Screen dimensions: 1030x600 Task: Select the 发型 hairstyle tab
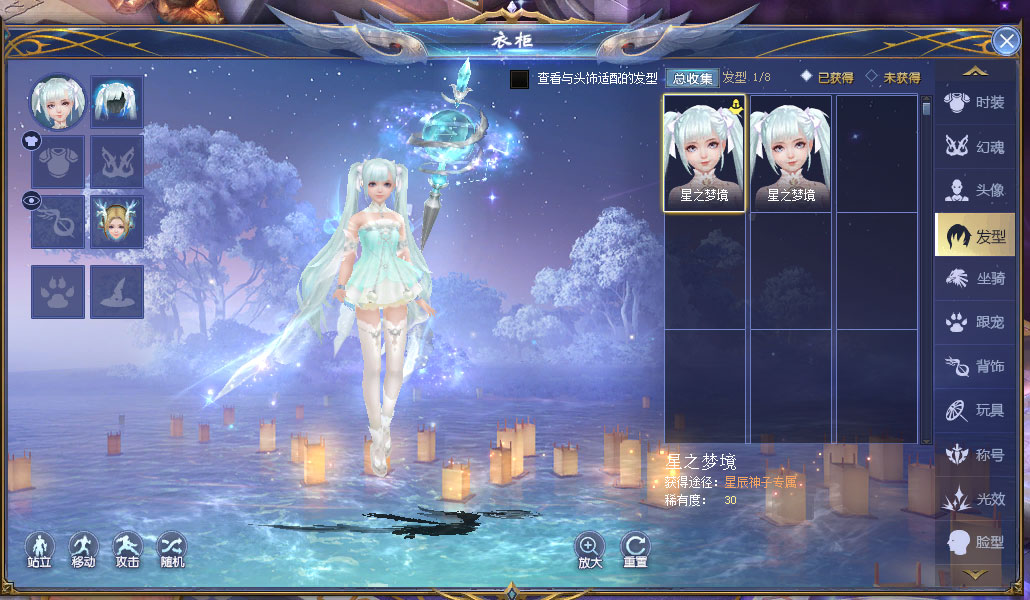click(975, 236)
